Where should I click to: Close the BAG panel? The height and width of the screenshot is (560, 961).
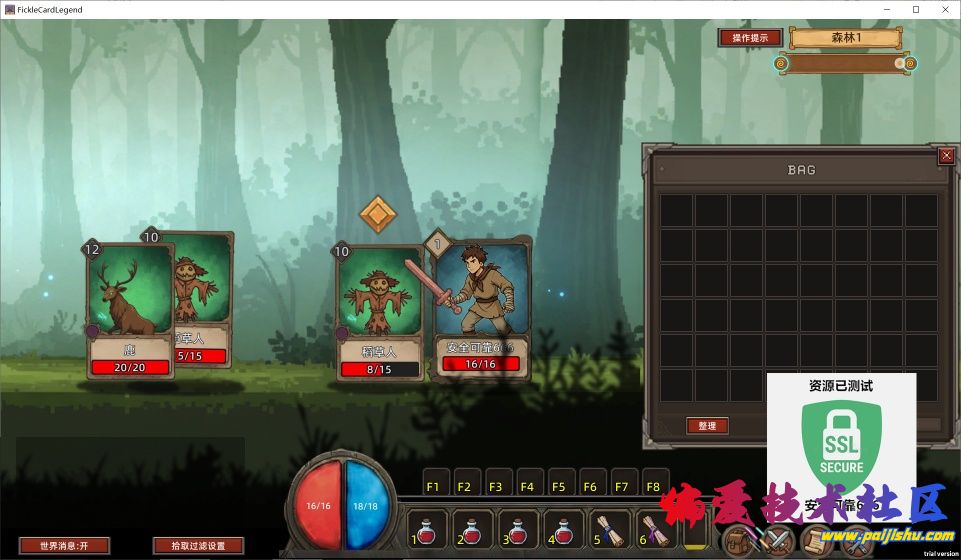(946, 156)
